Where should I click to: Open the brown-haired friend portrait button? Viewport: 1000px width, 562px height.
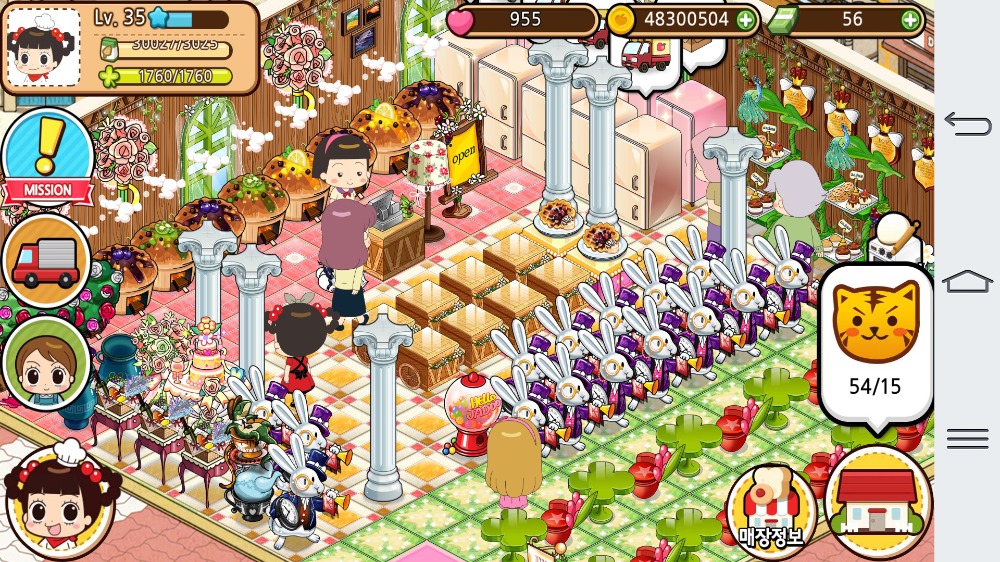tap(46, 362)
